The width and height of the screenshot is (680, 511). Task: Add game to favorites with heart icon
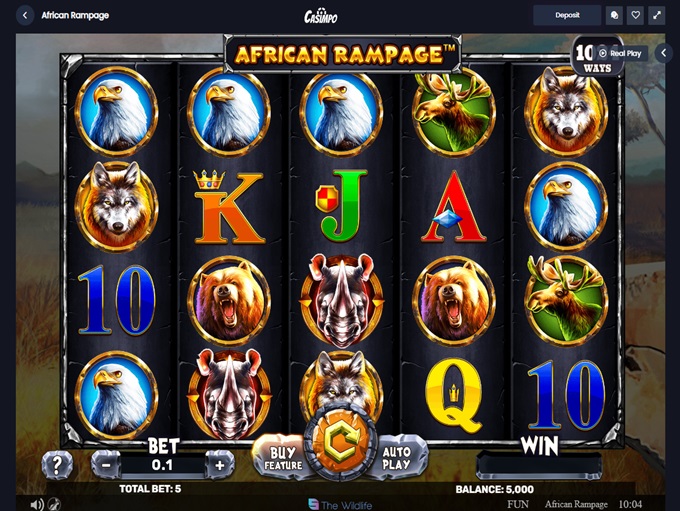[x=636, y=15]
